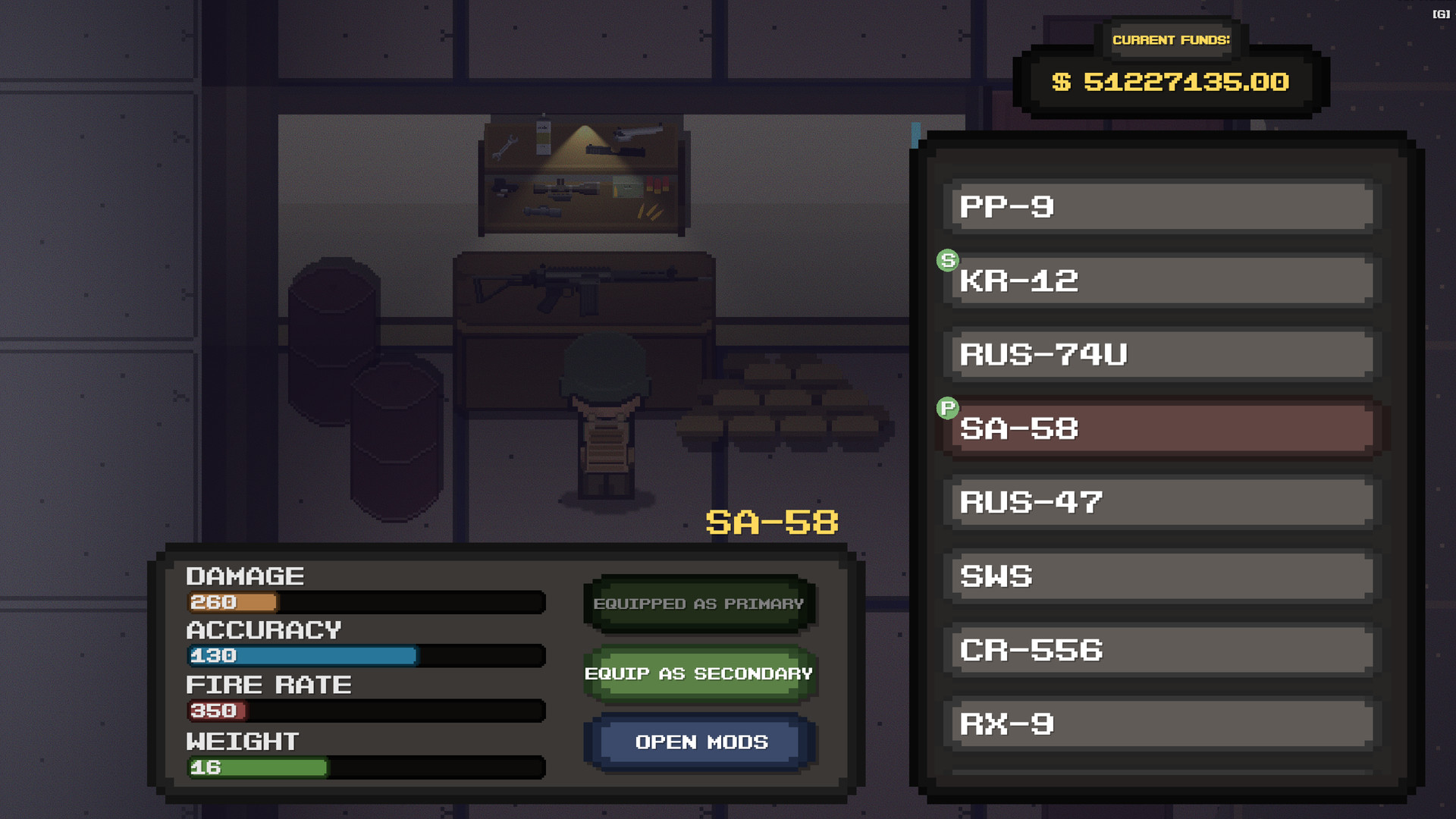
Task: Open Mods for the SA-58
Action: click(698, 742)
